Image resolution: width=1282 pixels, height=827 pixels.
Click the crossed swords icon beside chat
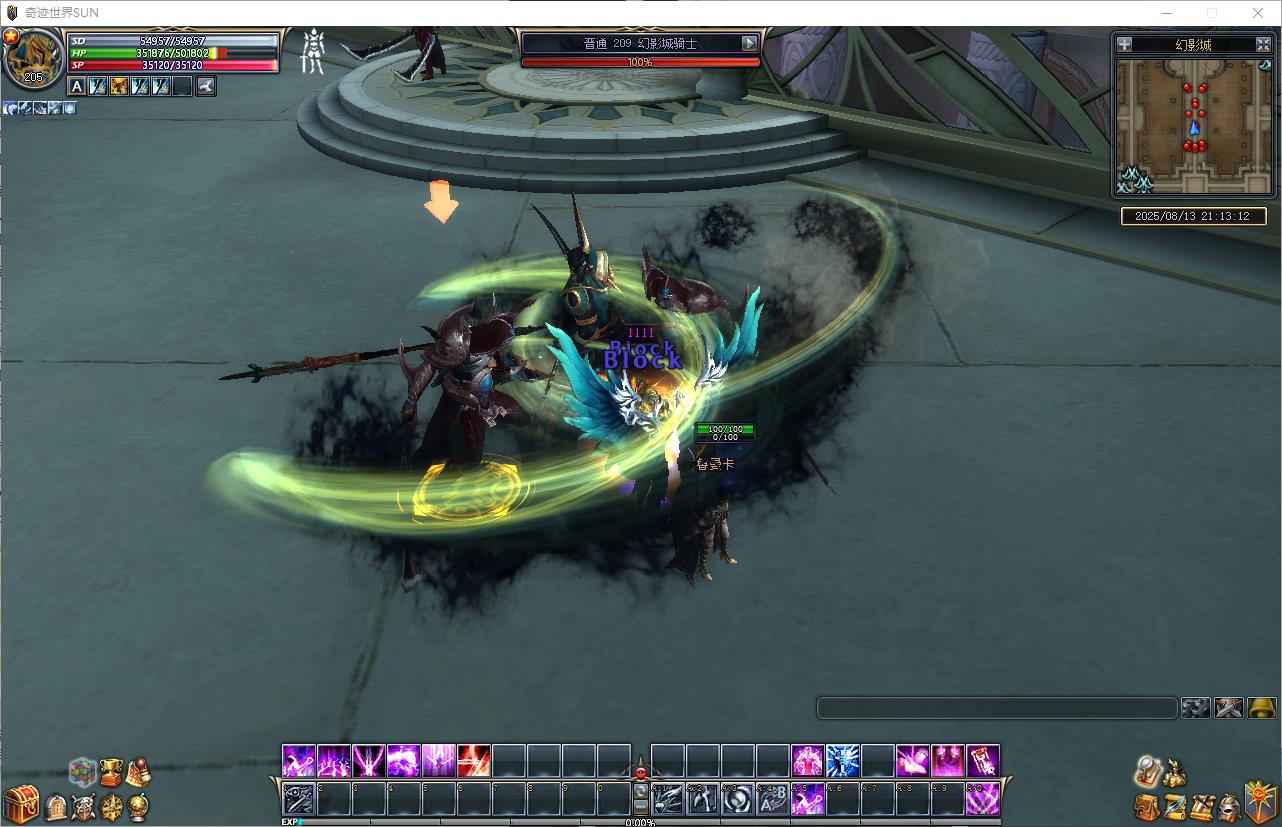coord(1228,708)
